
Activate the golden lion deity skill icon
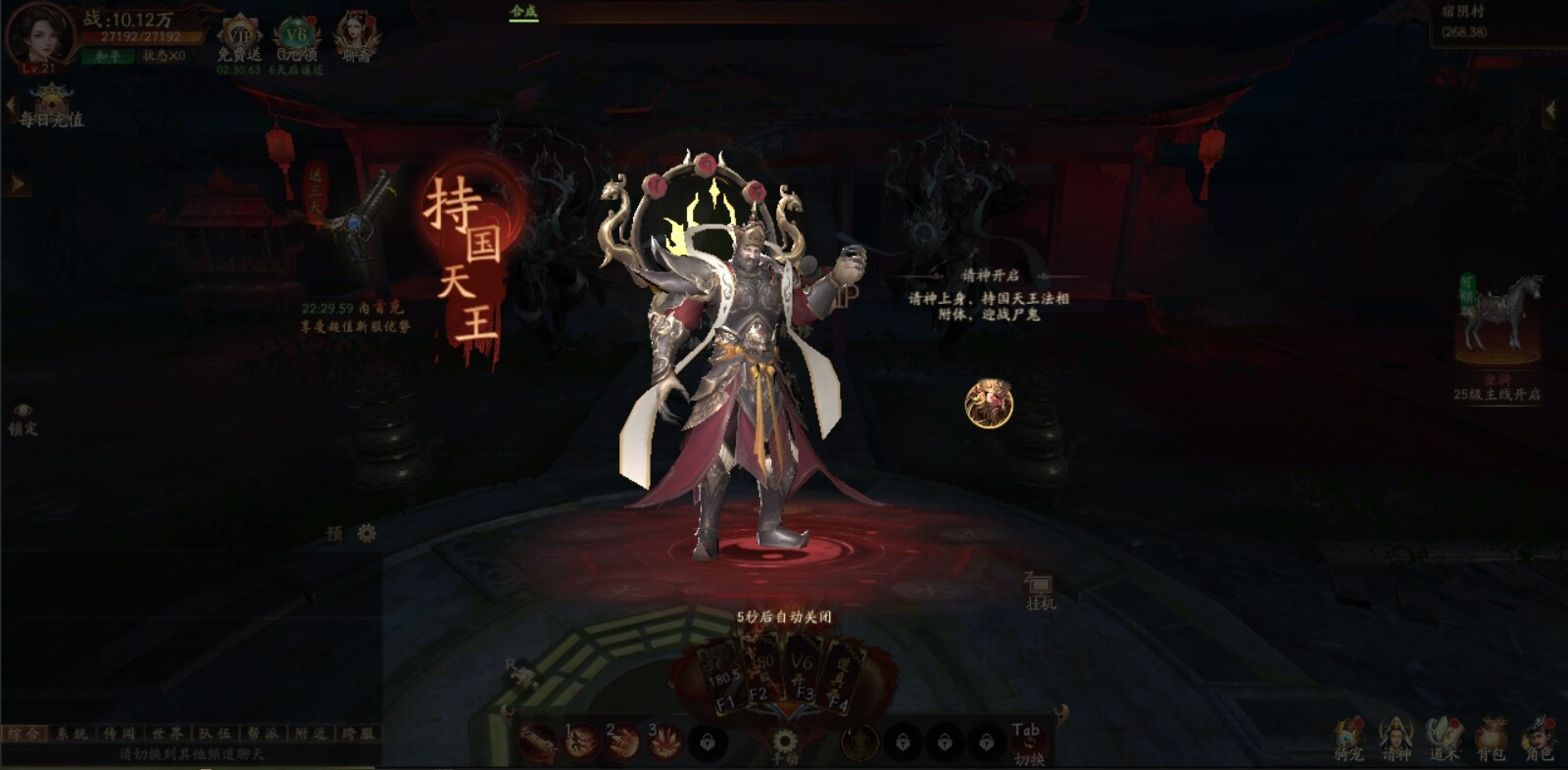click(989, 404)
